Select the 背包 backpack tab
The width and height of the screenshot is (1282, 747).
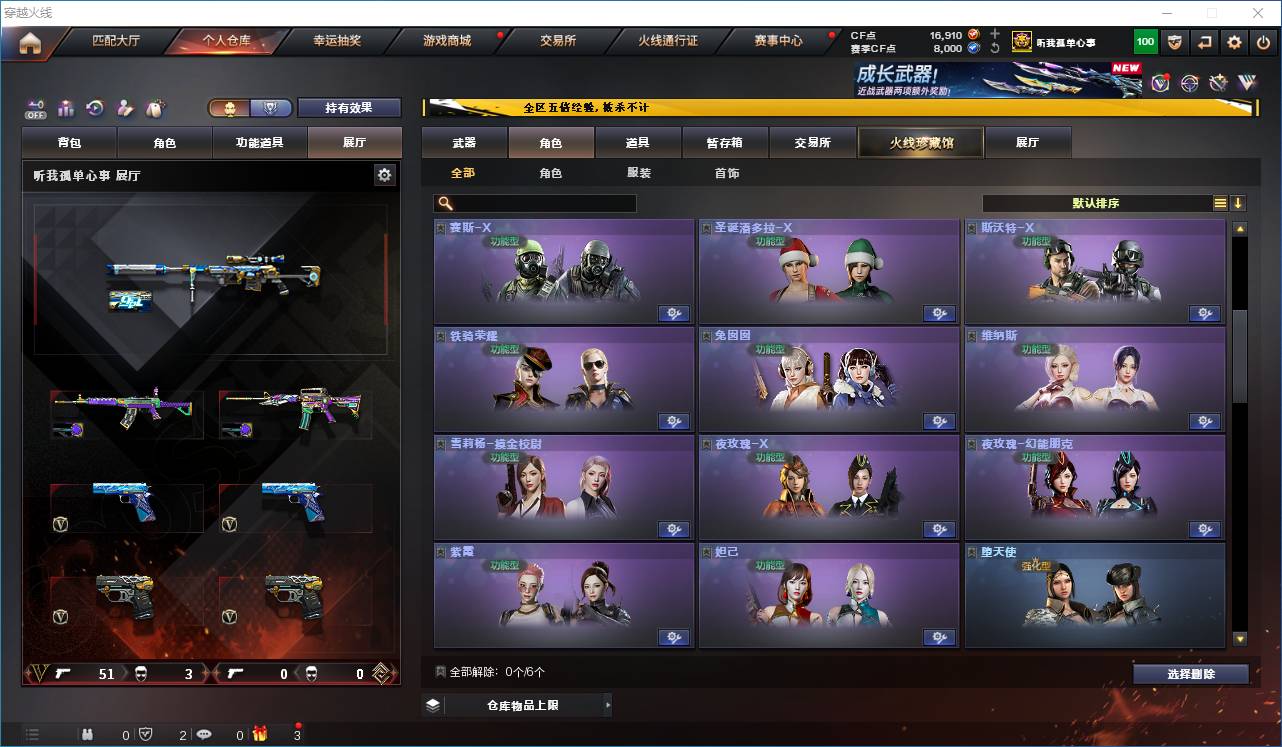tap(70, 143)
